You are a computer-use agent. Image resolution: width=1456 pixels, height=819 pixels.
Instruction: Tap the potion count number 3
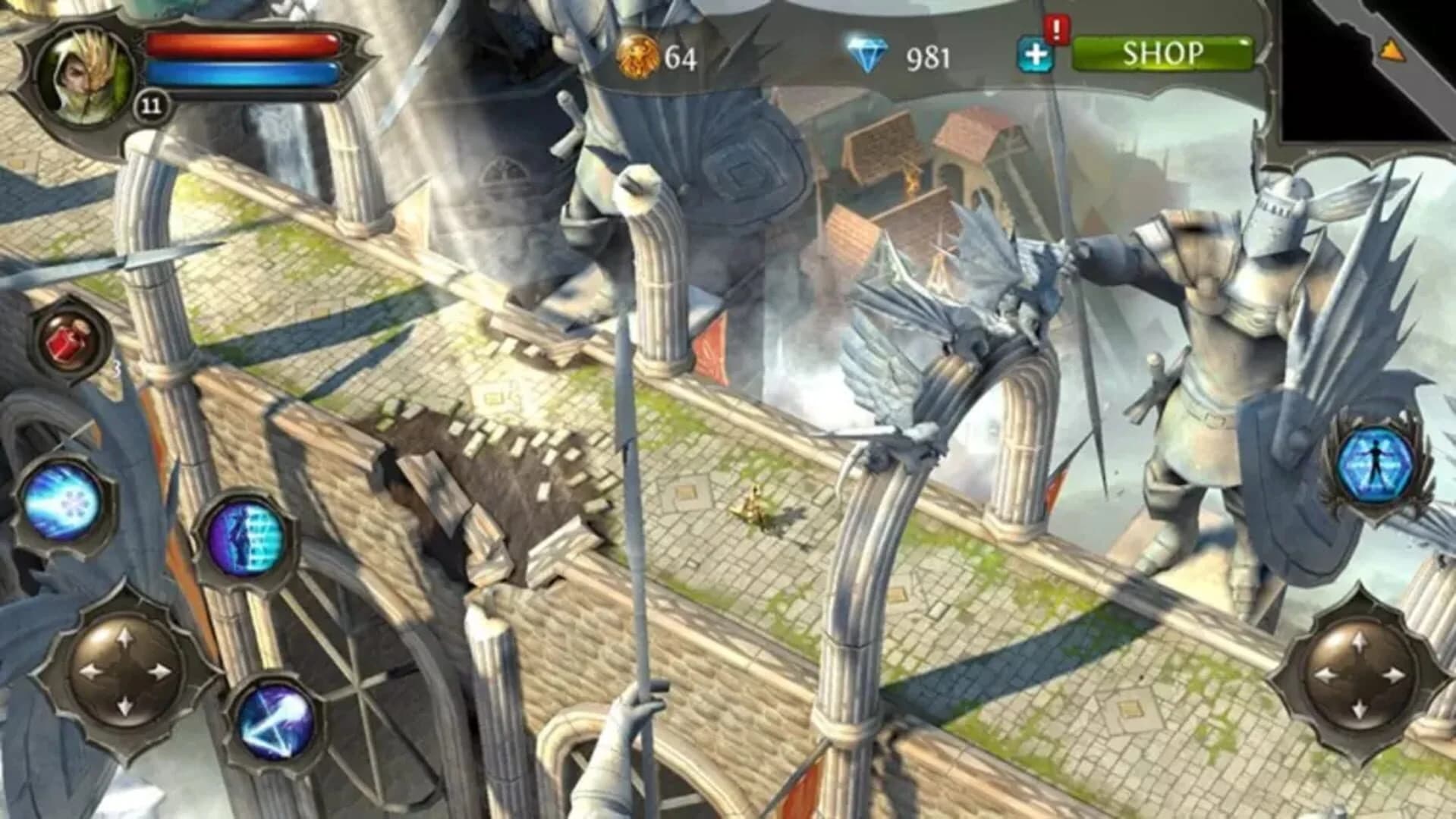pyautogui.click(x=115, y=369)
